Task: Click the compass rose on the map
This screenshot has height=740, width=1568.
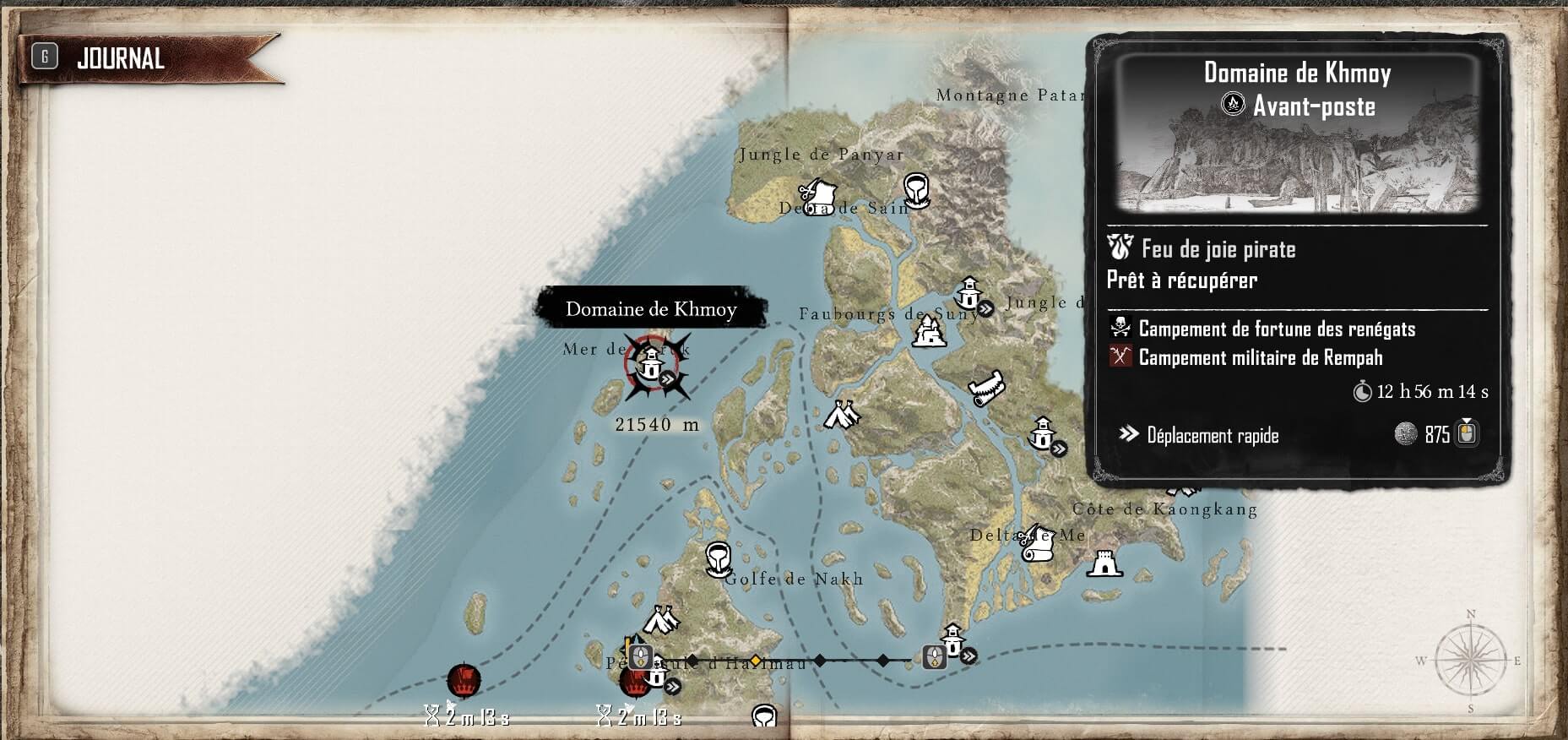Action: point(1470,661)
